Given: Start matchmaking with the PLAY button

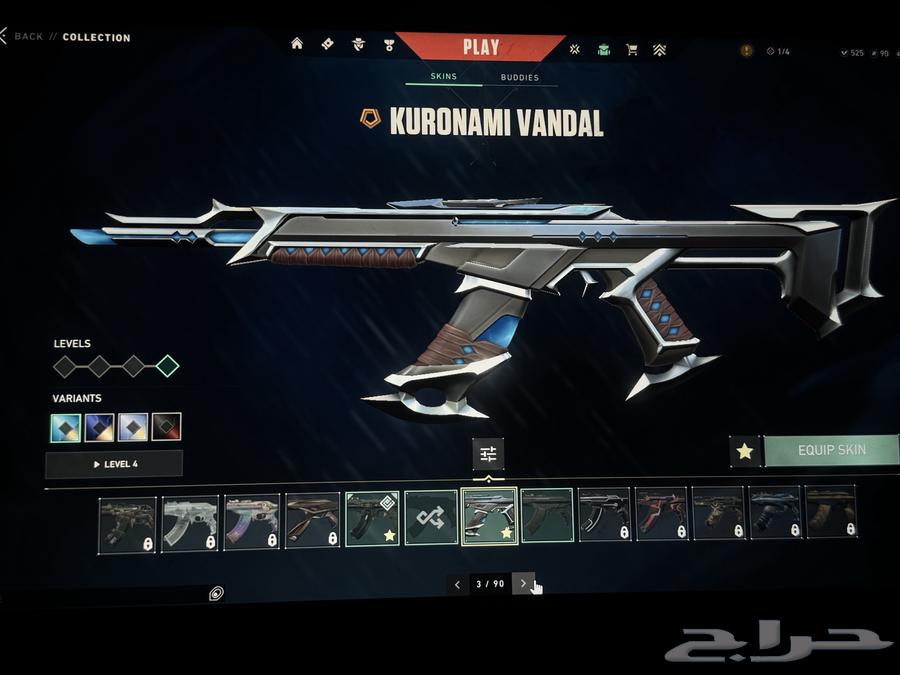Looking at the screenshot, I should [x=481, y=47].
